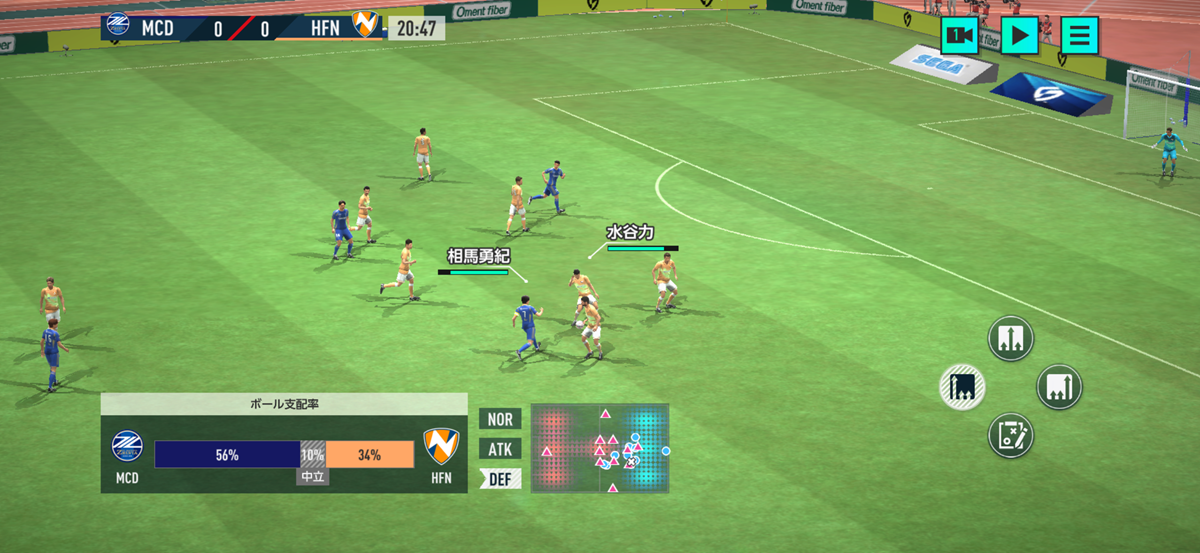This screenshot has height=553, width=1200.
Task: Choose the center attack arrow tactic
Action: (1010, 339)
